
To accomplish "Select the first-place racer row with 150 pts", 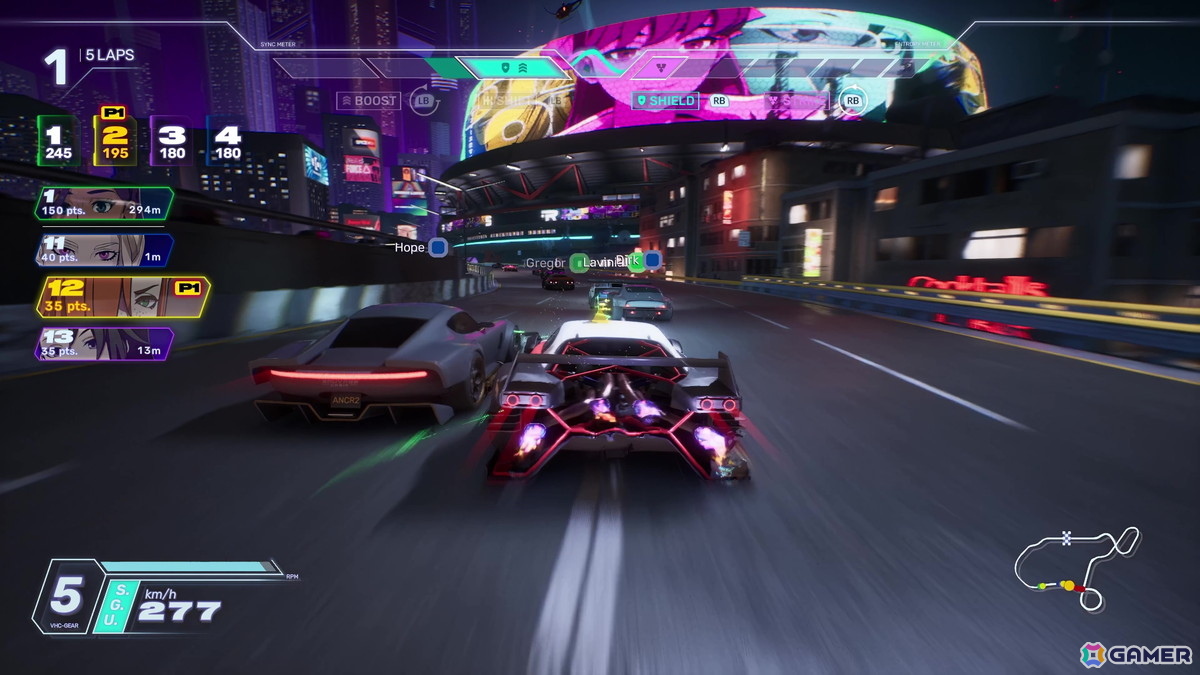I will (104, 203).
